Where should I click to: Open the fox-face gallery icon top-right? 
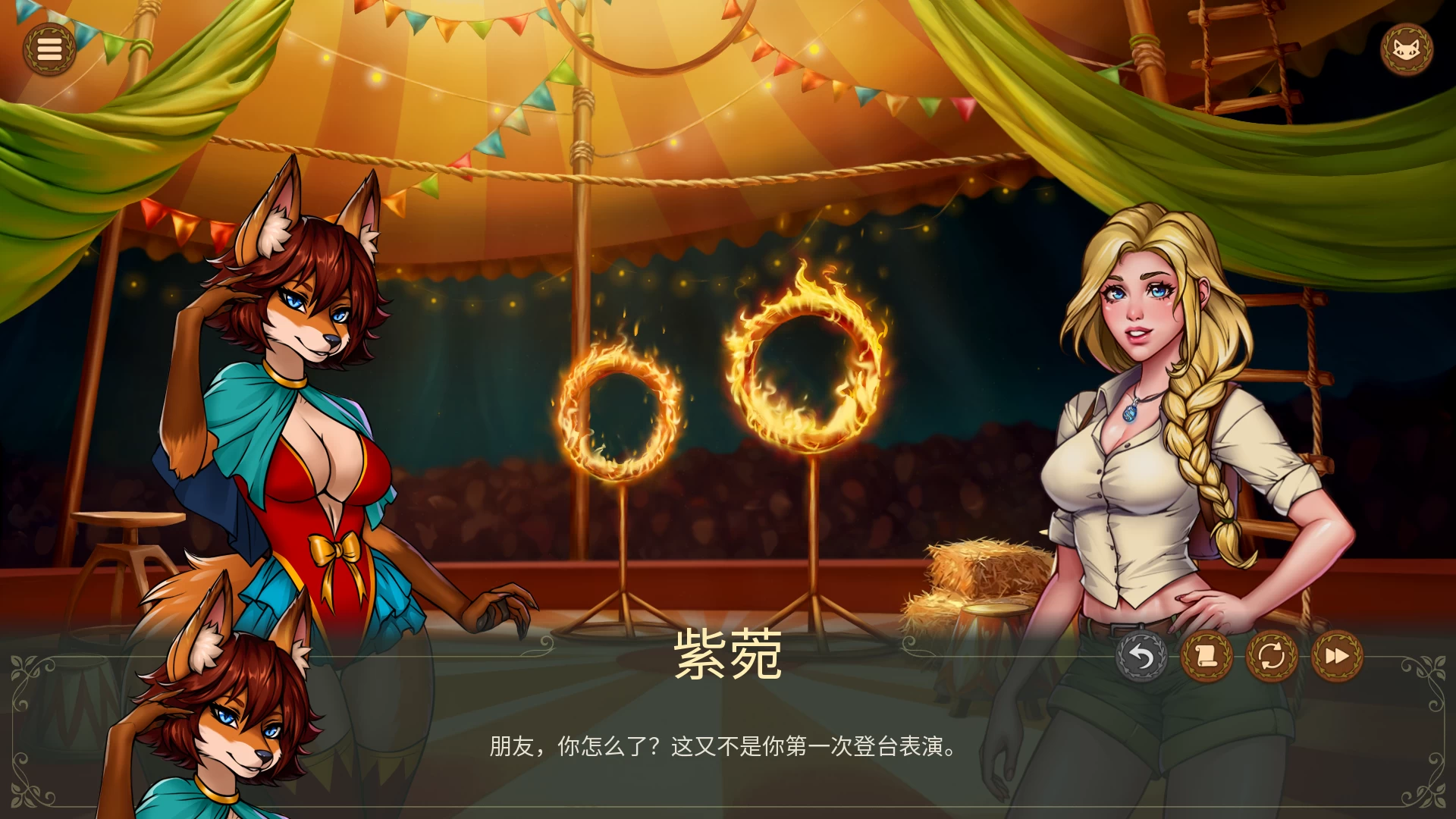click(x=1408, y=49)
